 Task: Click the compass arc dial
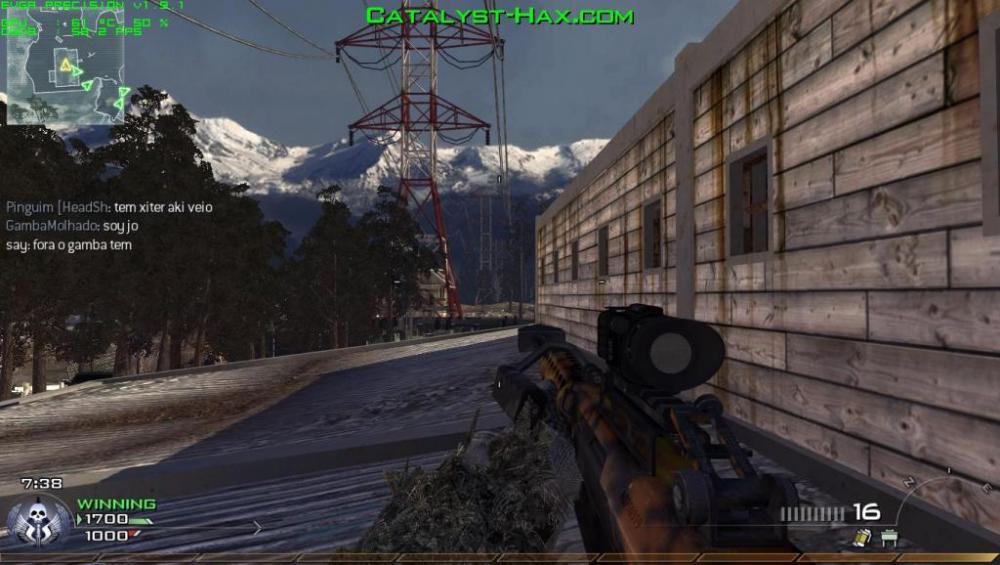940,500
